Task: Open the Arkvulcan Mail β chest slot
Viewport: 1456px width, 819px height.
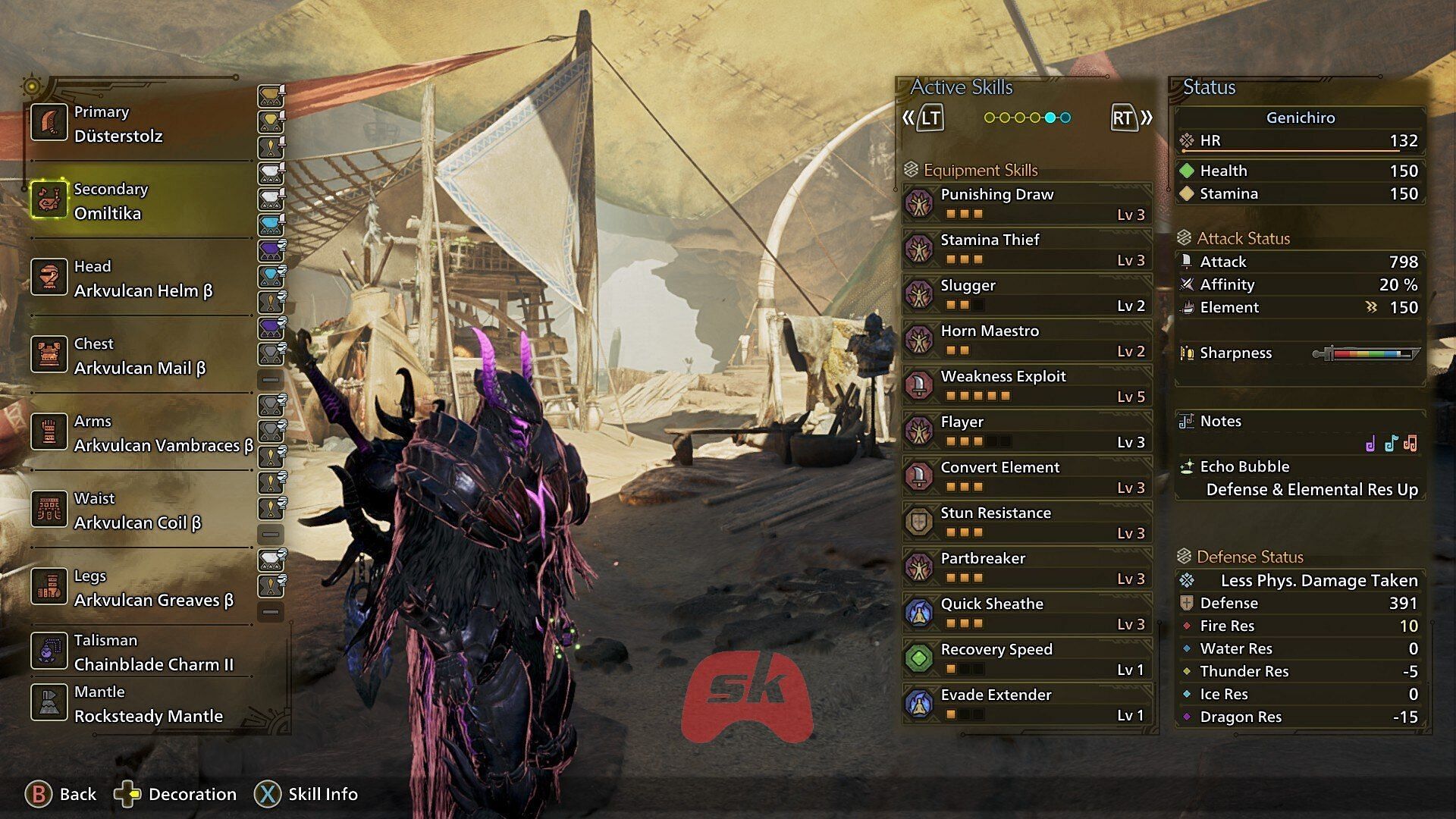Action: point(140,356)
